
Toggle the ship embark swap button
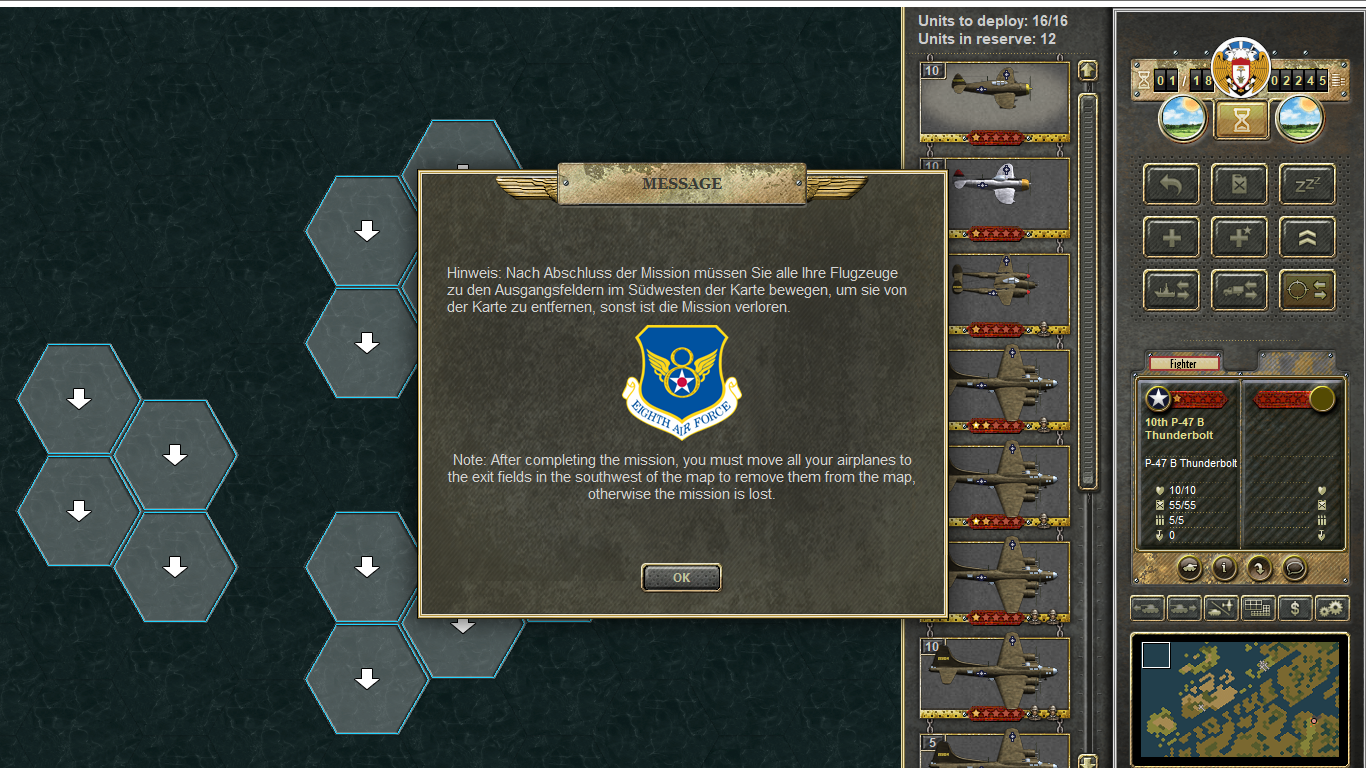pyautogui.click(x=1171, y=290)
